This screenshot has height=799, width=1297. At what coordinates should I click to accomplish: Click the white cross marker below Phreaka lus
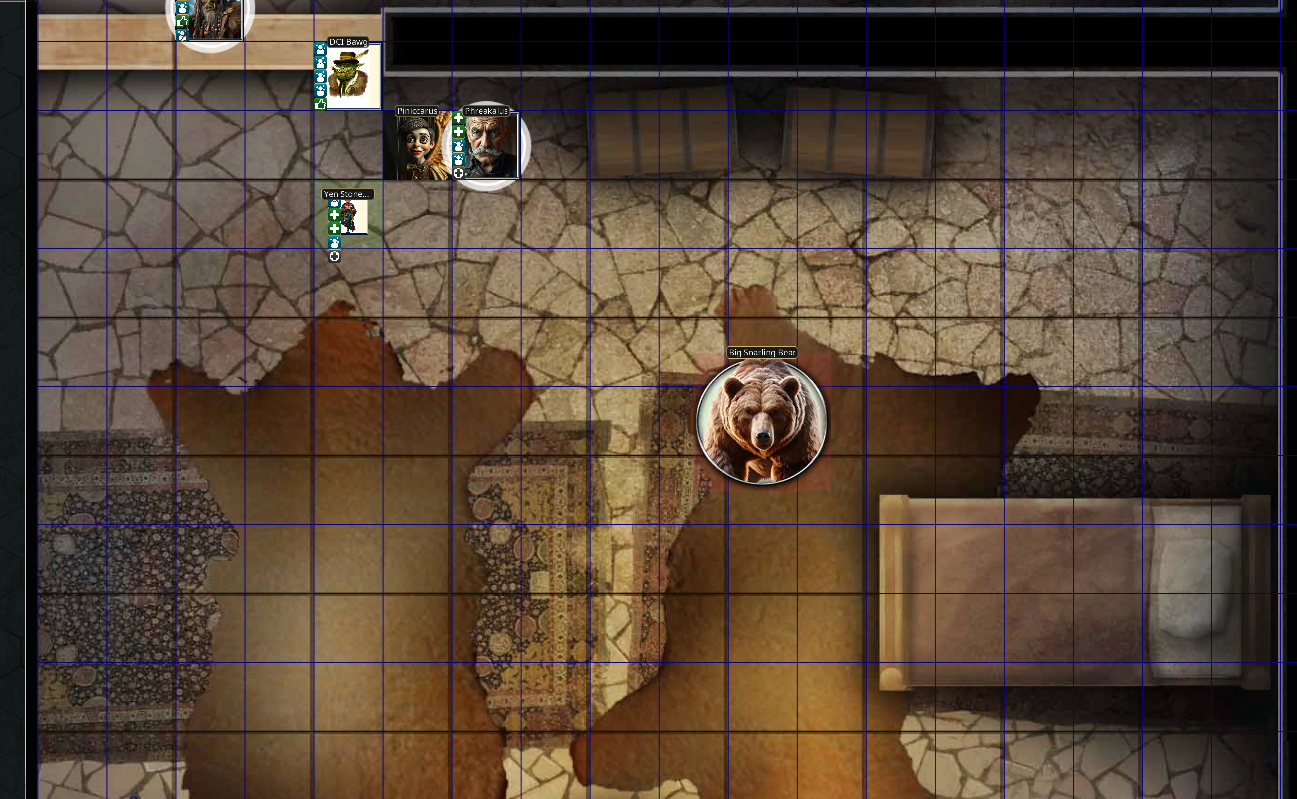[x=458, y=171]
